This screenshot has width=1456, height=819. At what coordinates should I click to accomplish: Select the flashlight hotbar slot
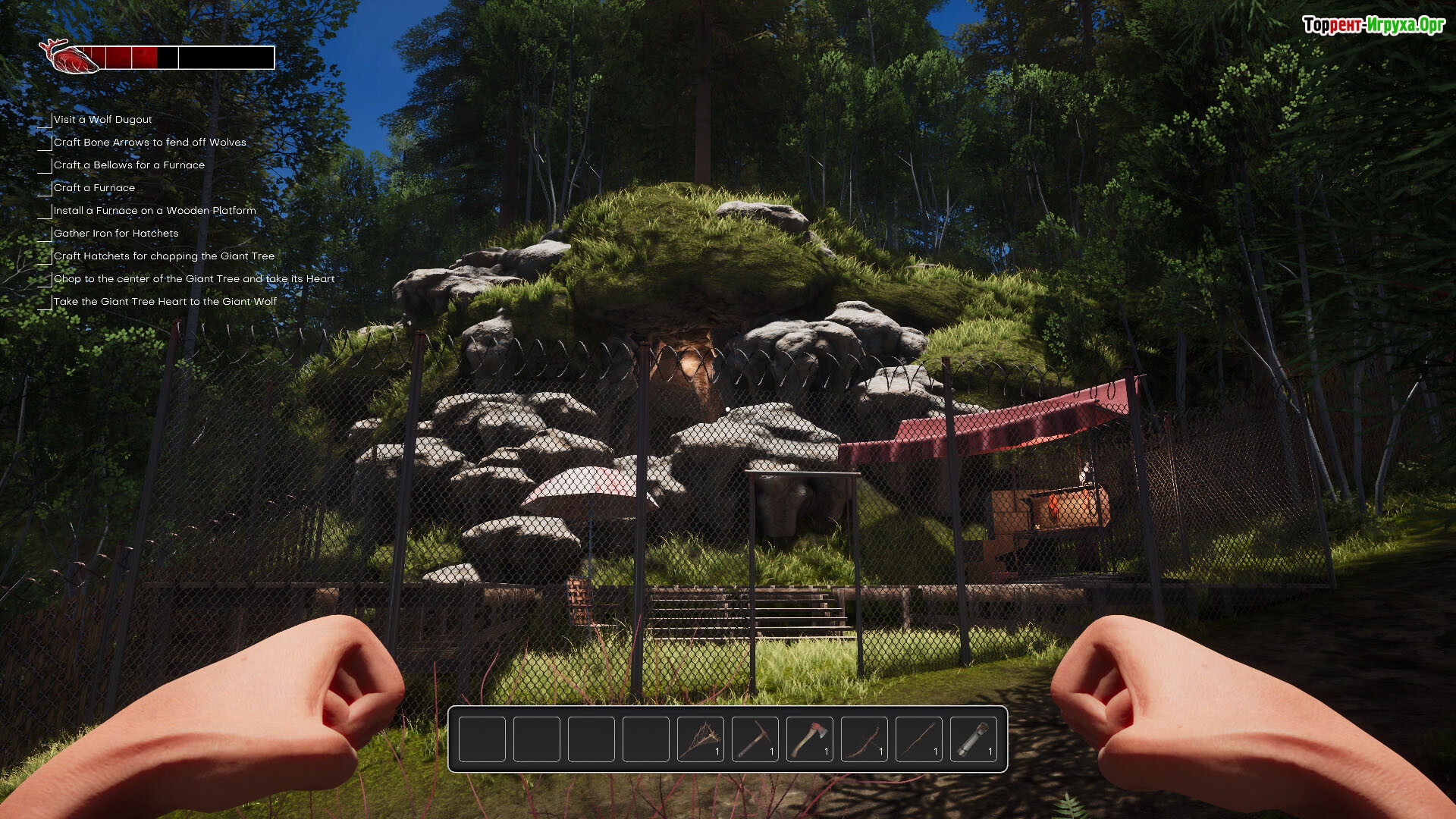(973, 739)
